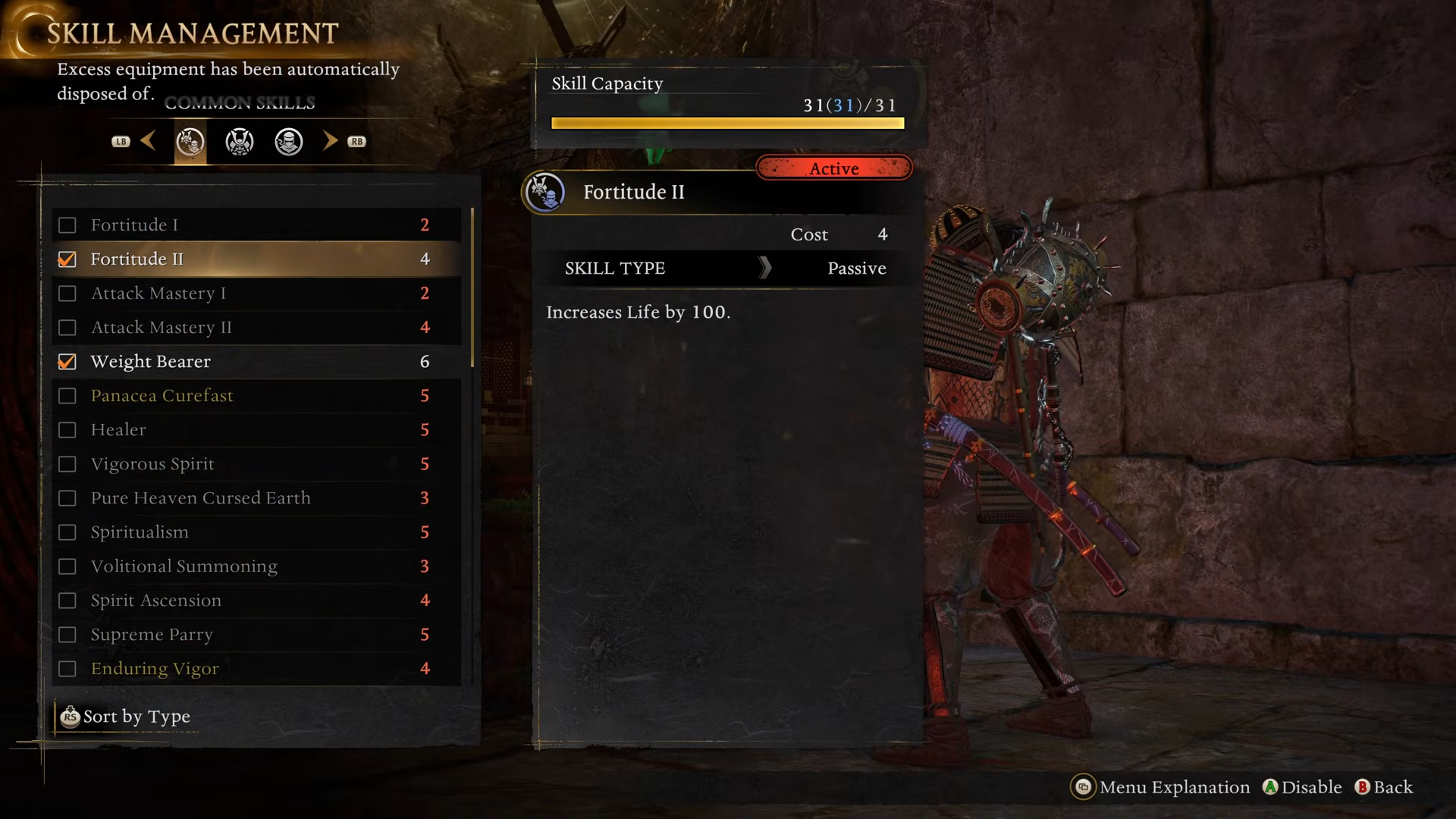Image resolution: width=1456 pixels, height=819 pixels.
Task: Select Pure Heaven Cursed Earth skill
Action: coord(256,498)
